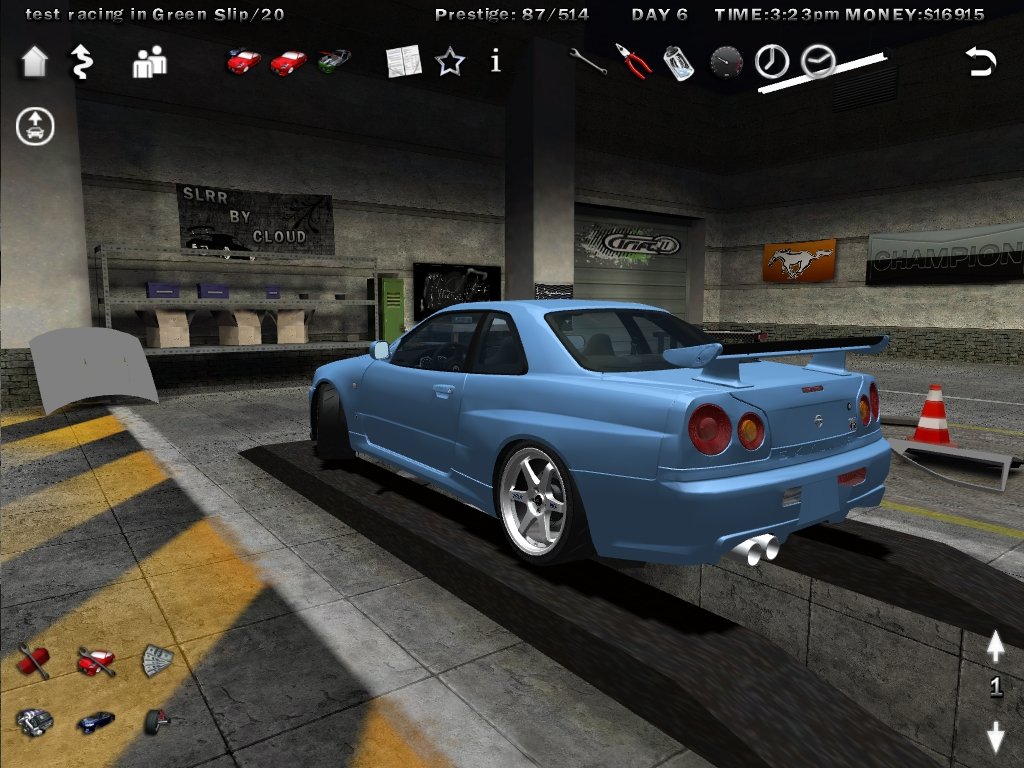This screenshot has height=768, width=1024.
Task: Click the curved back arrow button
Action: click(981, 62)
